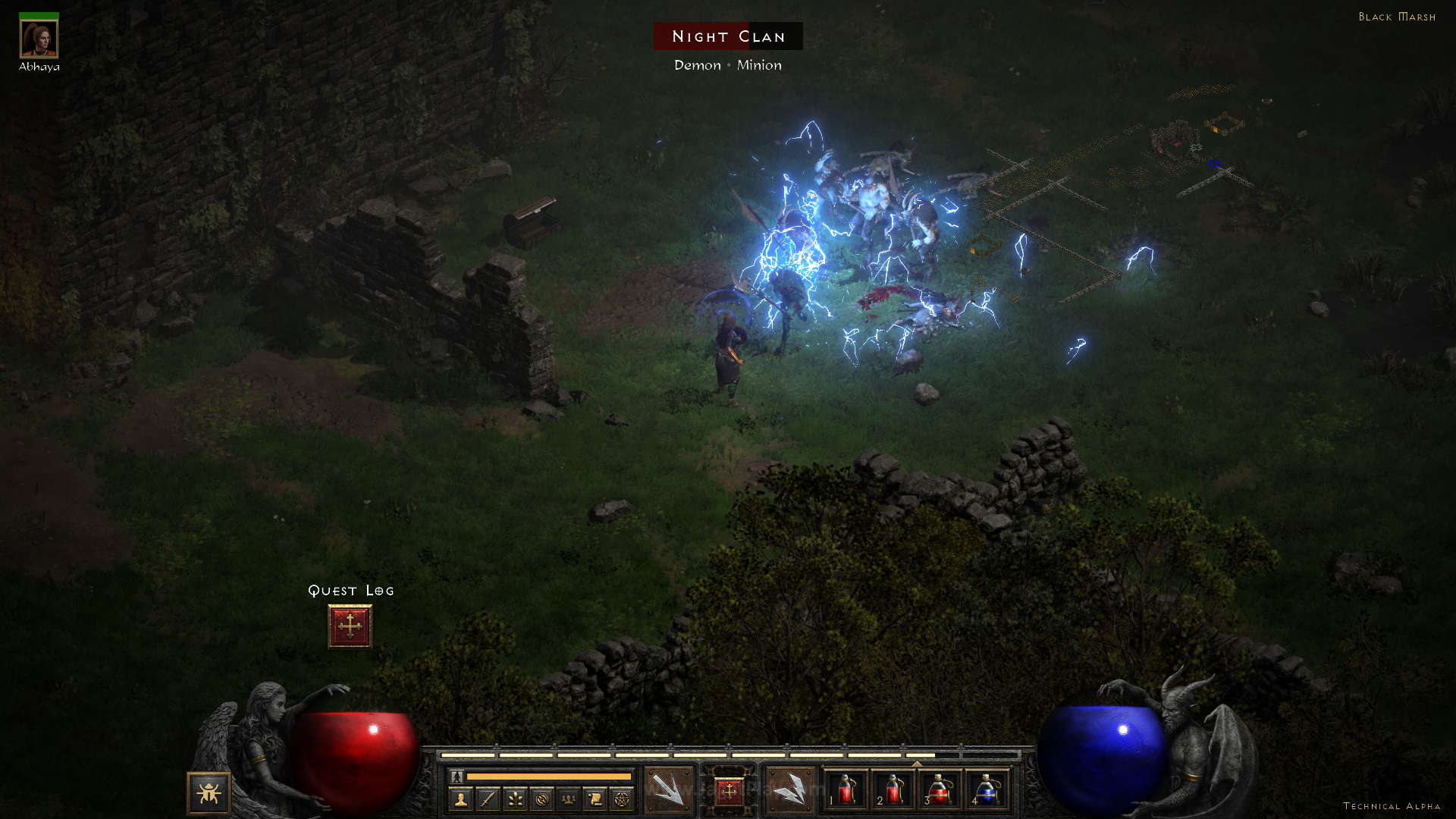Use the round red potion in slot 3

tap(939, 790)
